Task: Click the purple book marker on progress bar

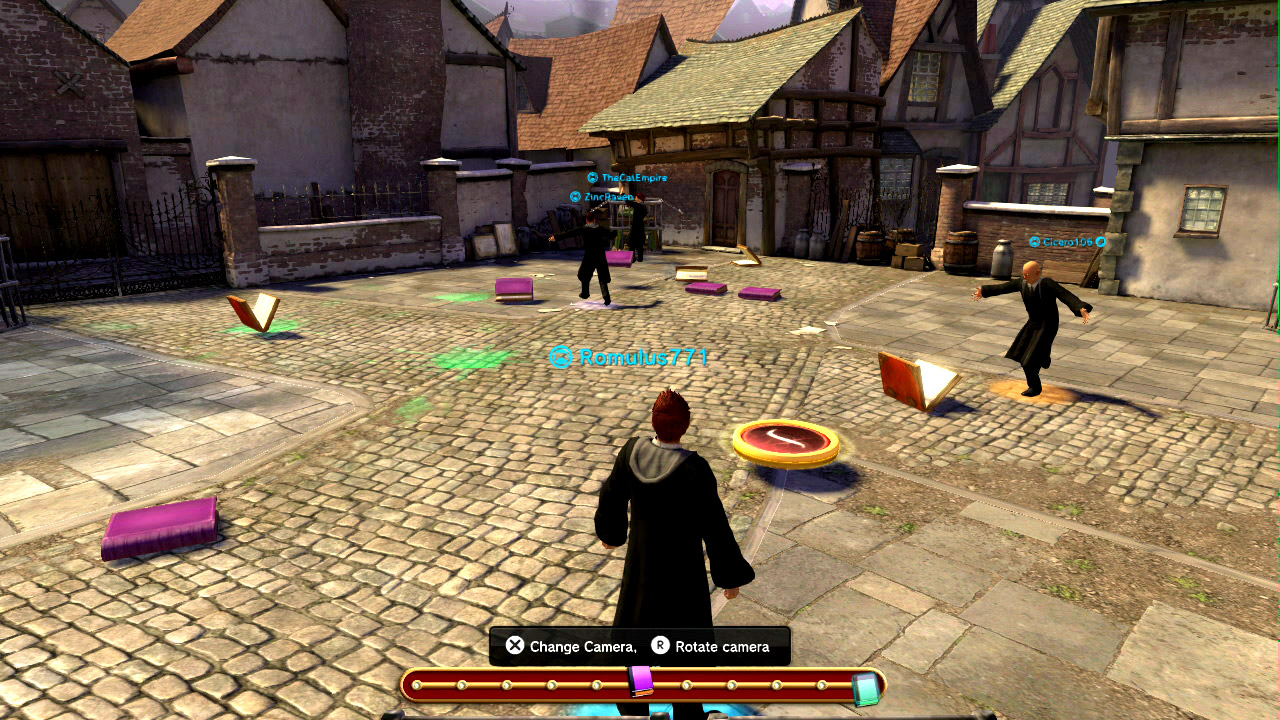Action: pos(641,681)
